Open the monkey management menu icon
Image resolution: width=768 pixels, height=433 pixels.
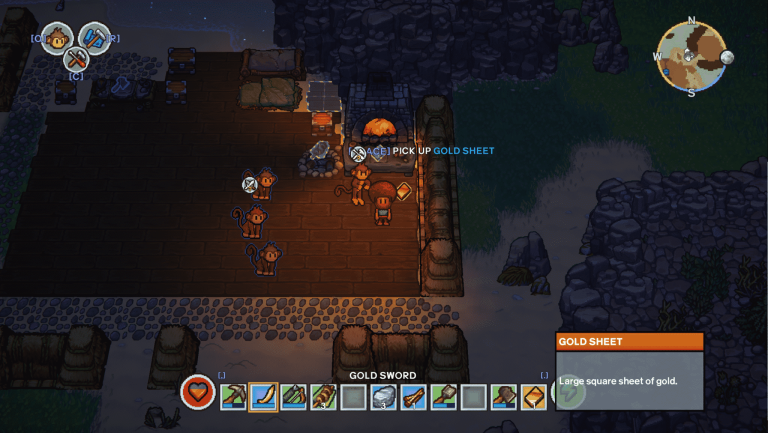(x=57, y=39)
